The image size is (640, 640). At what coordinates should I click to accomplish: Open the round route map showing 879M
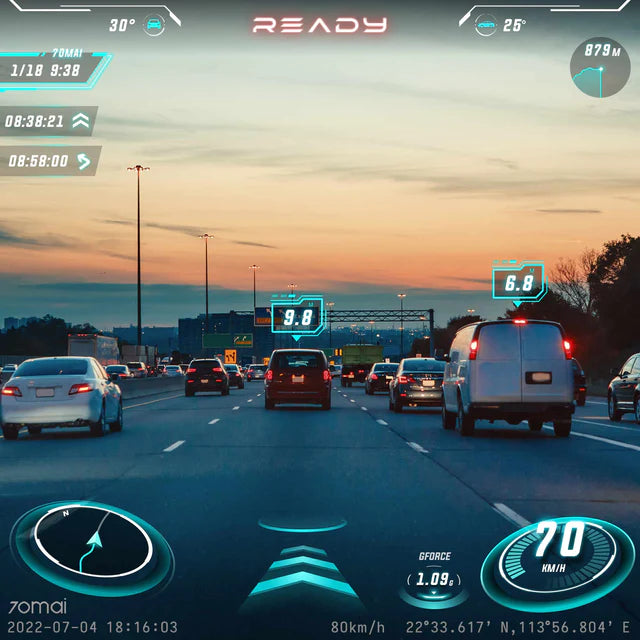[600, 67]
